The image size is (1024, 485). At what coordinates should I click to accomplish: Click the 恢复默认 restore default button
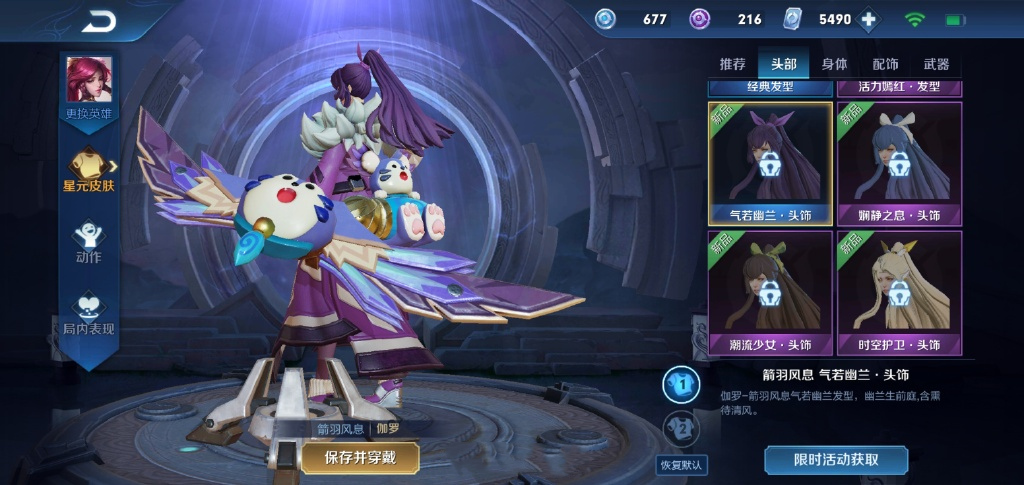coord(681,464)
